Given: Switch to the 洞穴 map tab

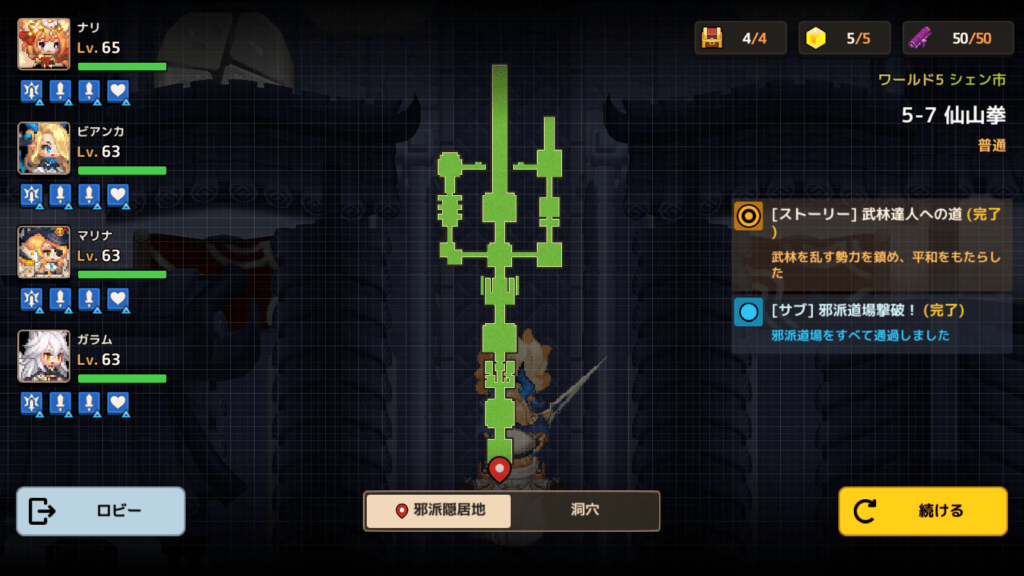Looking at the screenshot, I should pyautogui.click(x=585, y=510).
